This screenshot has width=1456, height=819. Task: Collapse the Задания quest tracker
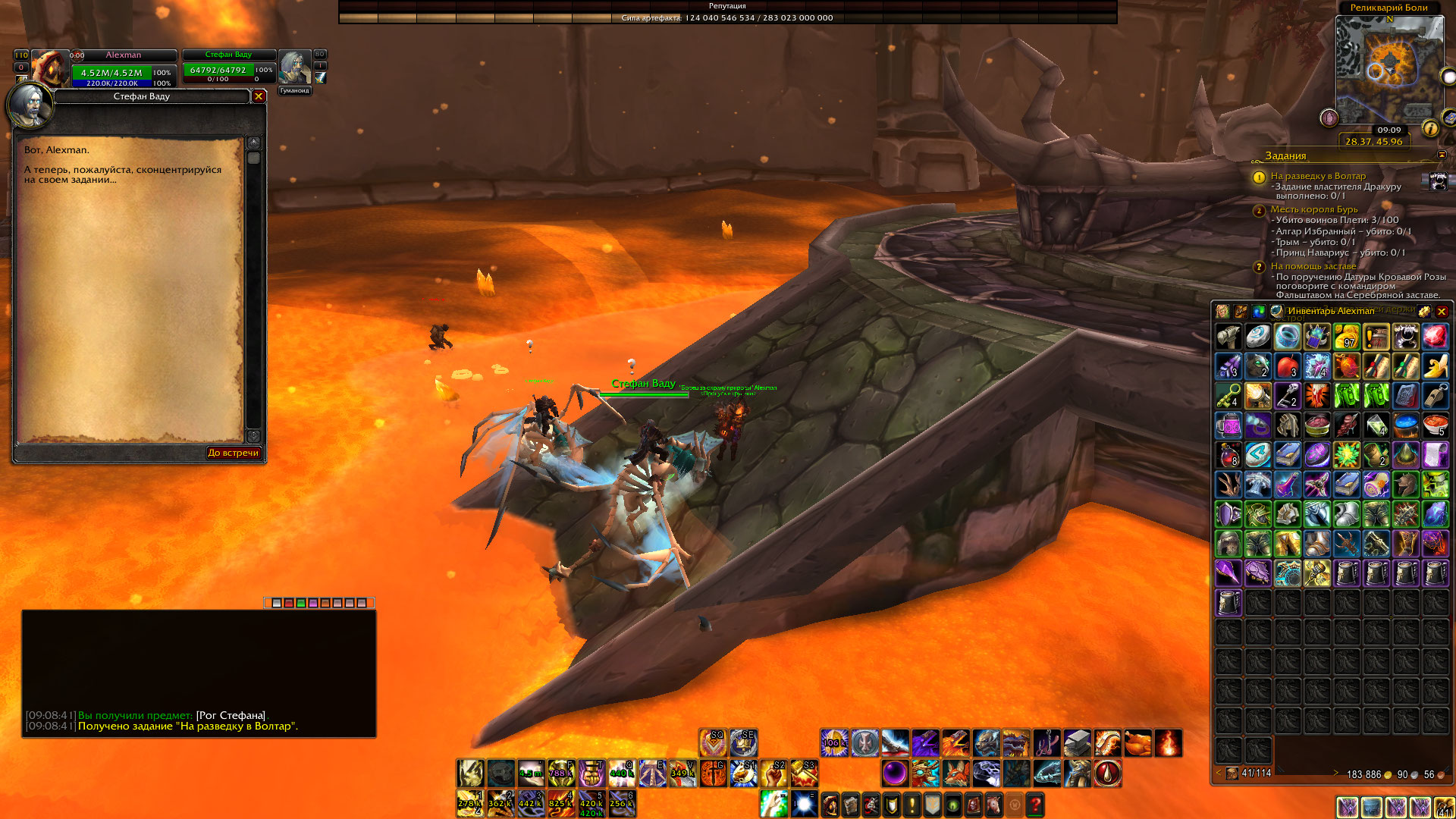(1442, 155)
